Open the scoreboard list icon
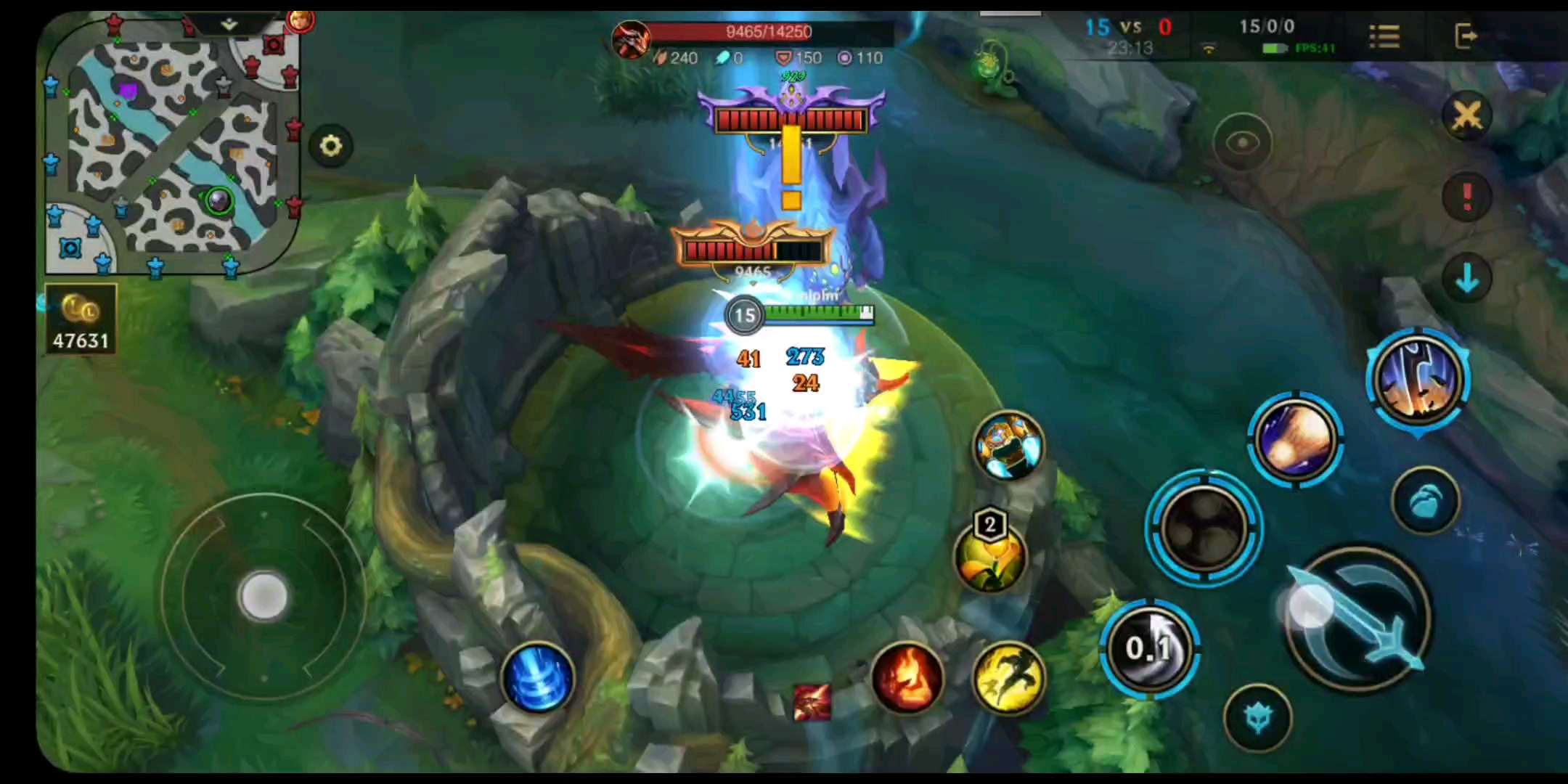 click(1384, 36)
